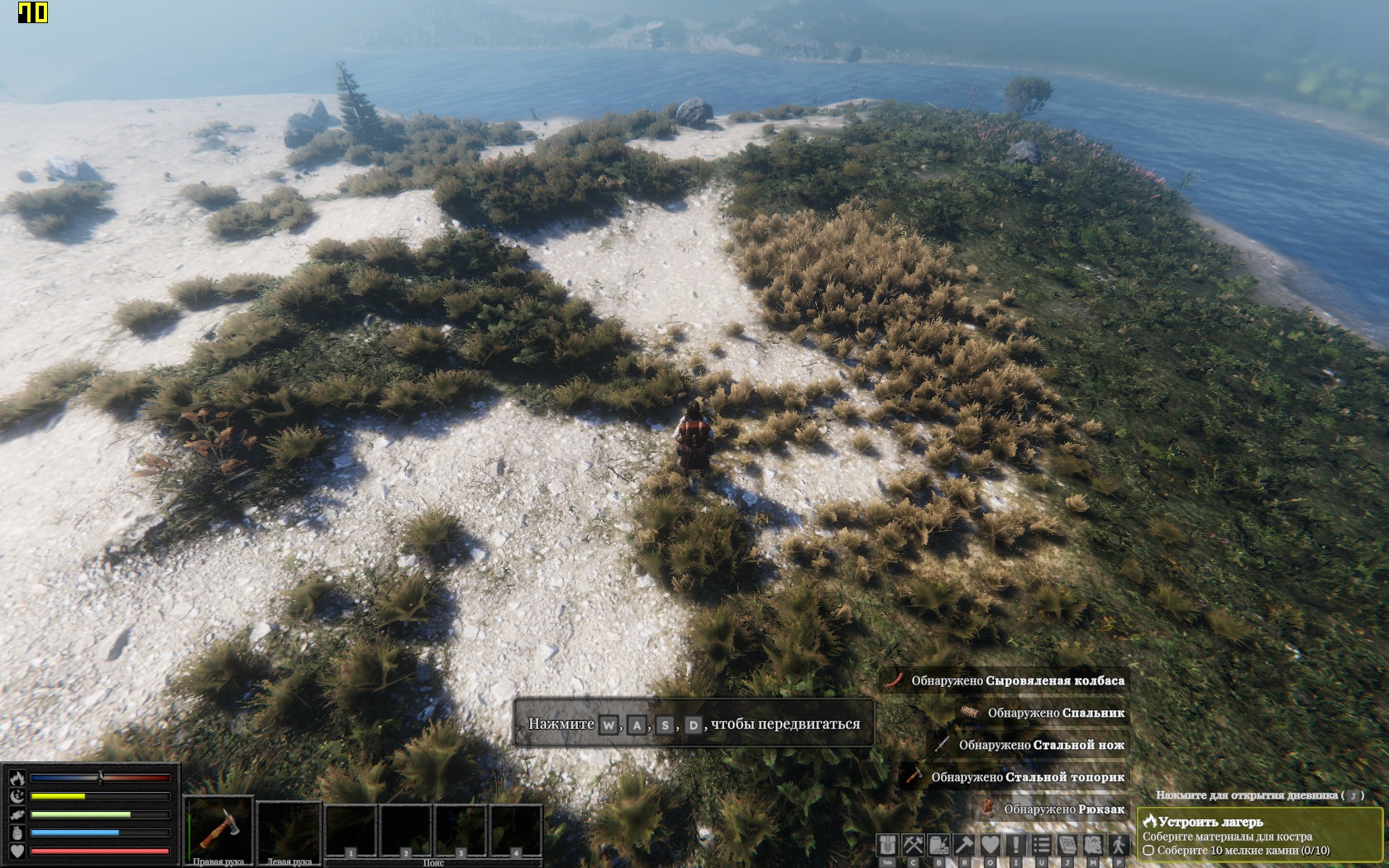
Task: Toggle the walking figure icon
Action: pyautogui.click(x=1119, y=845)
